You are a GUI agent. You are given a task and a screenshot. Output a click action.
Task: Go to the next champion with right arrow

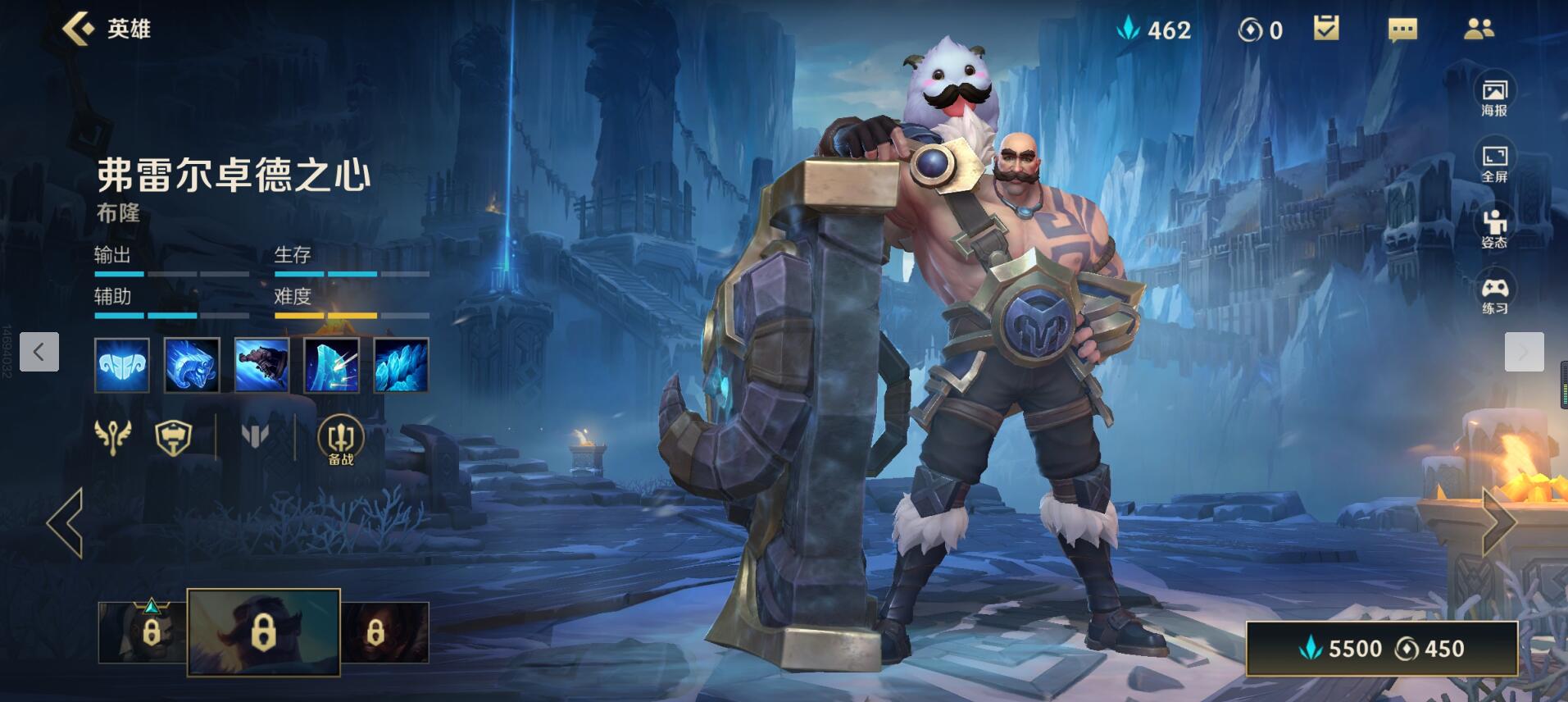1498,522
